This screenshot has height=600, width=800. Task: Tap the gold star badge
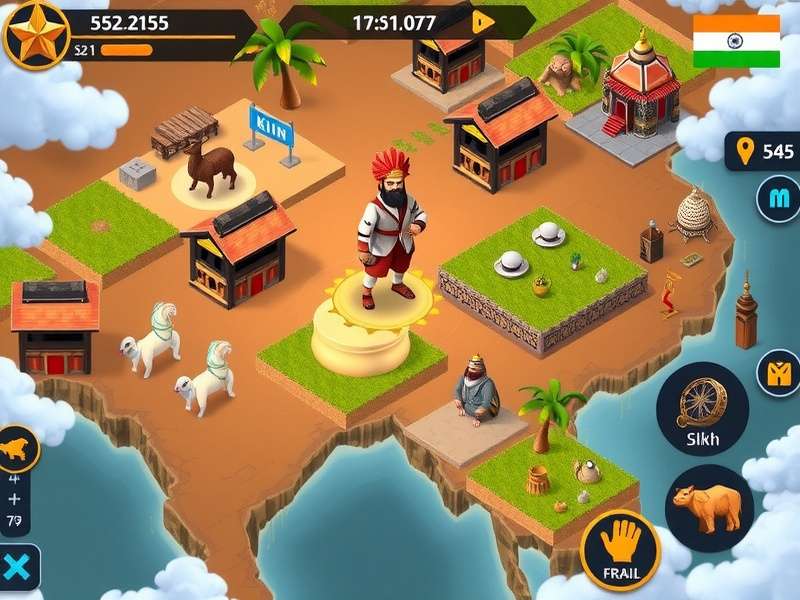tap(34, 33)
